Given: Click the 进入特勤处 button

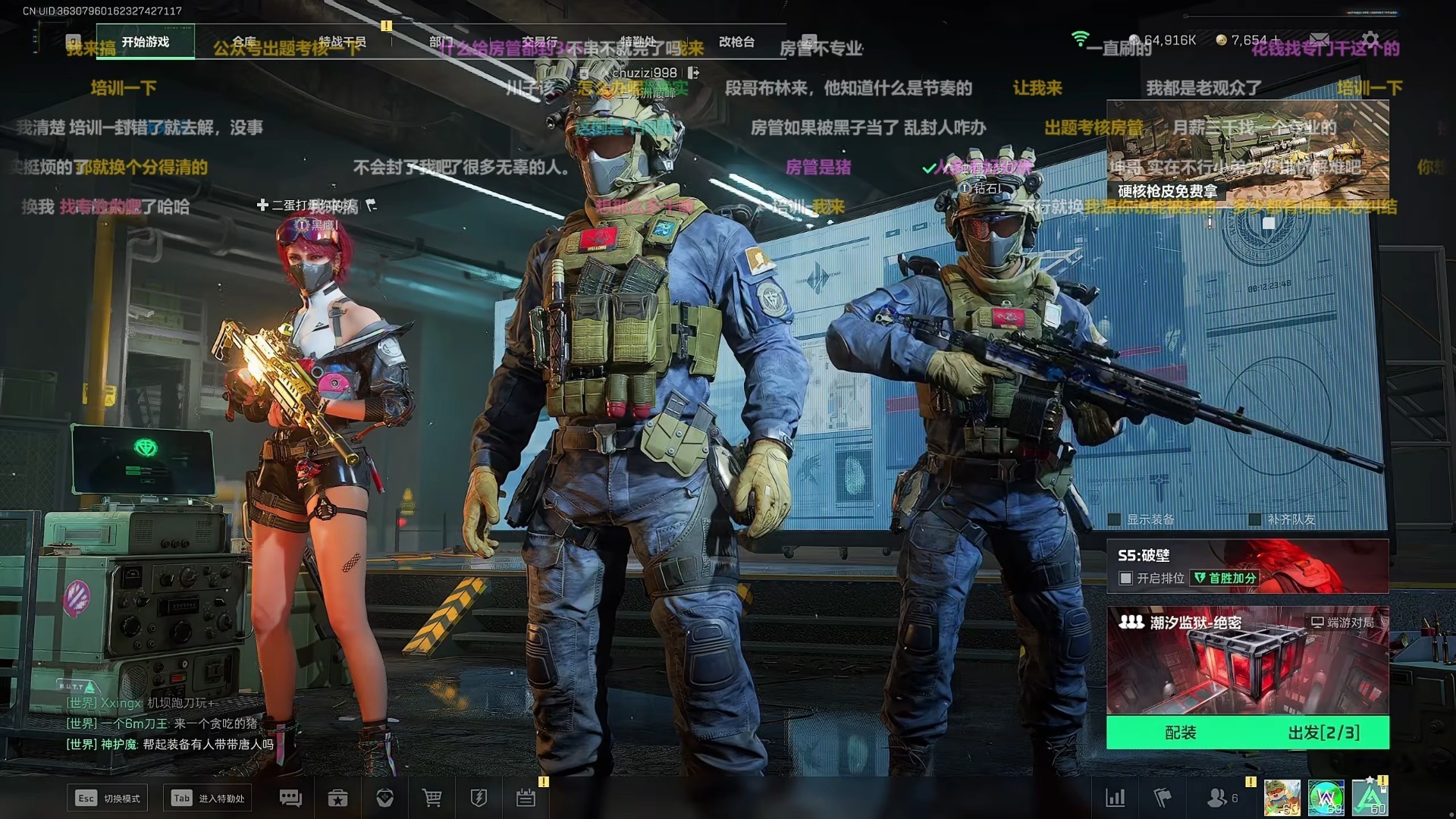Looking at the screenshot, I should point(208,798).
